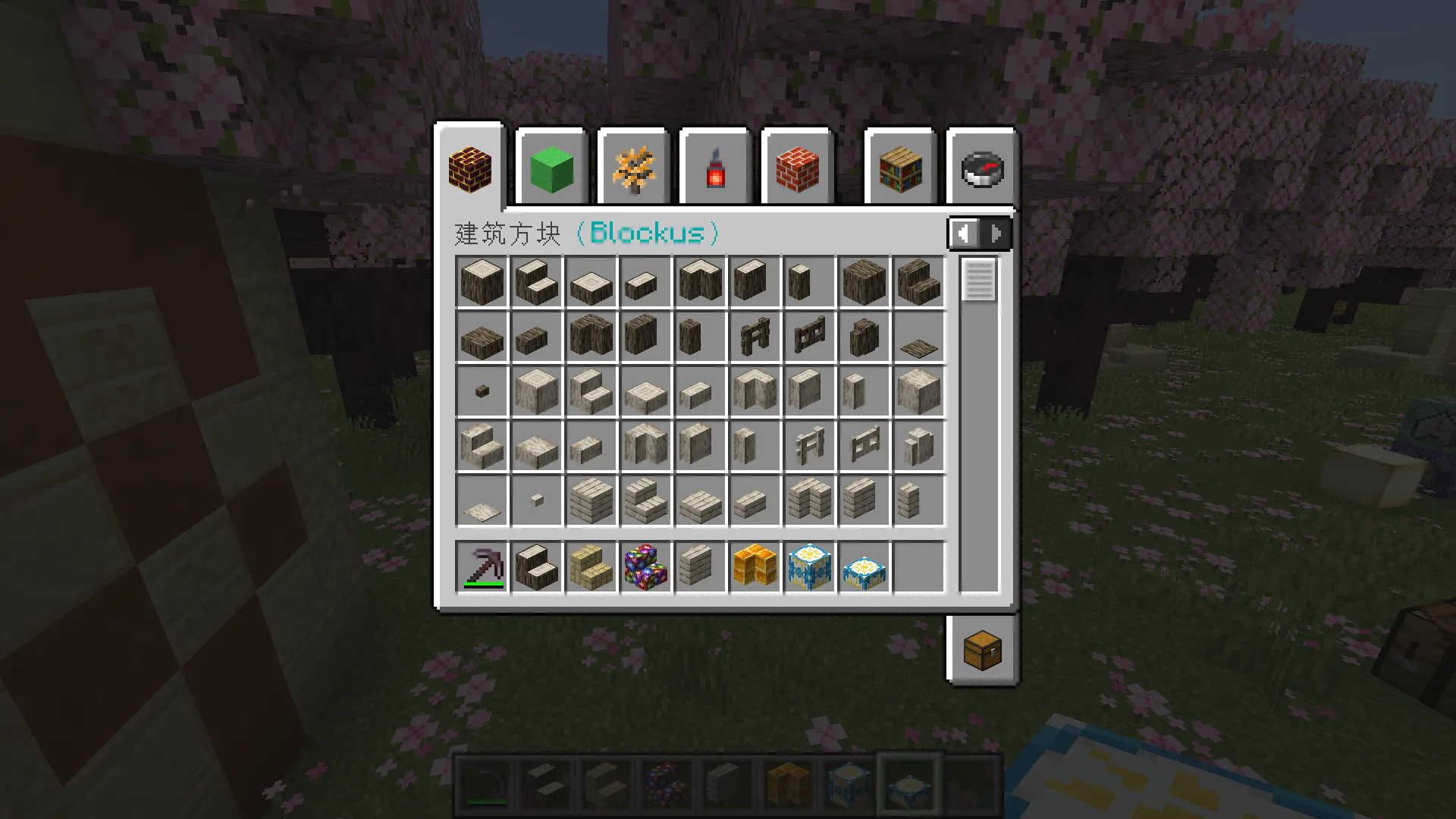
Task: Pick the blue-white flower slab slot
Action: [x=864, y=566]
